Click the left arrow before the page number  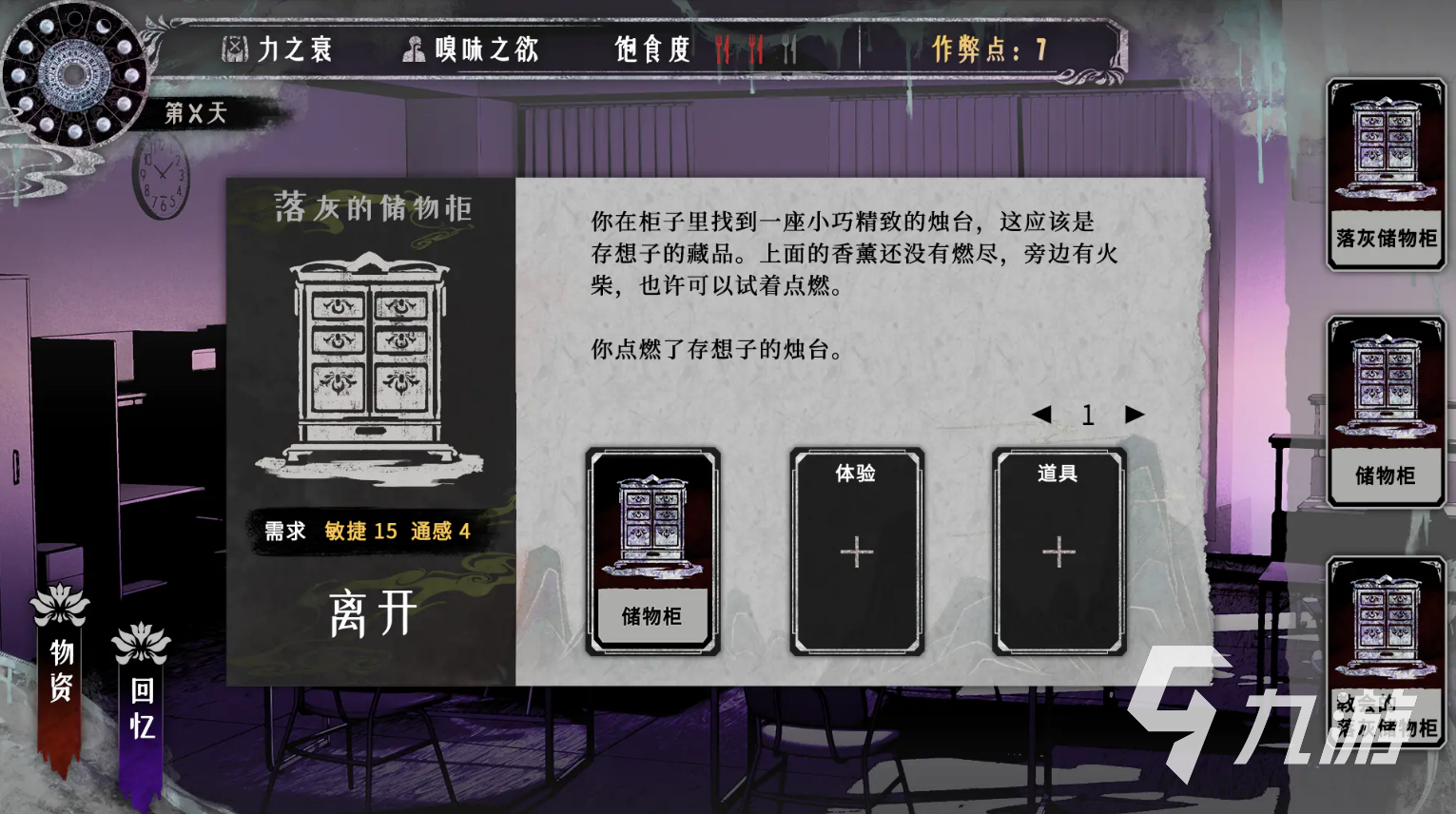pos(1043,415)
